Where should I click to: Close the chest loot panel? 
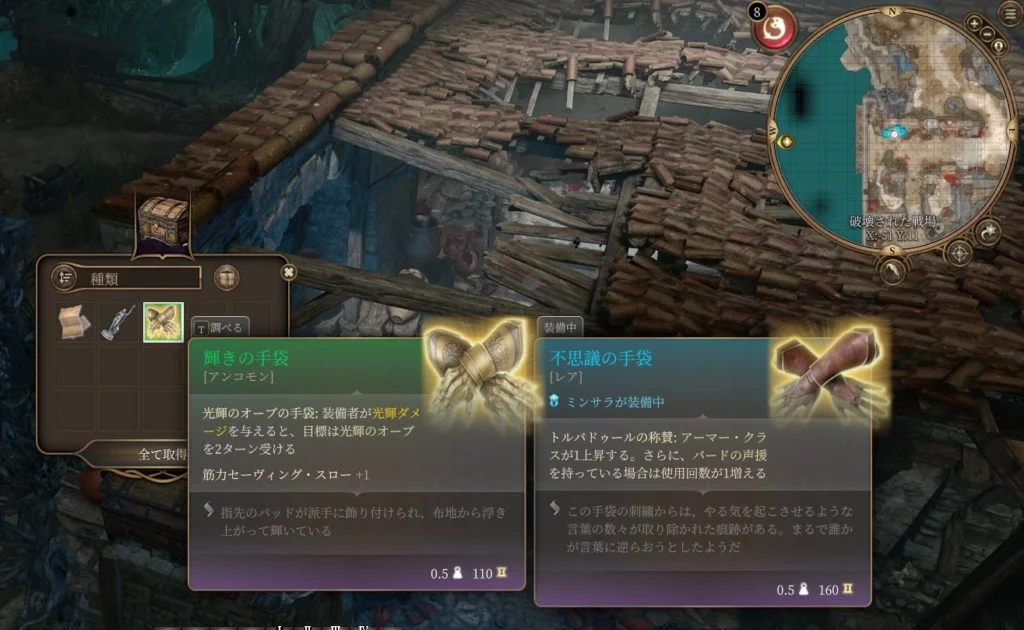pos(289,271)
